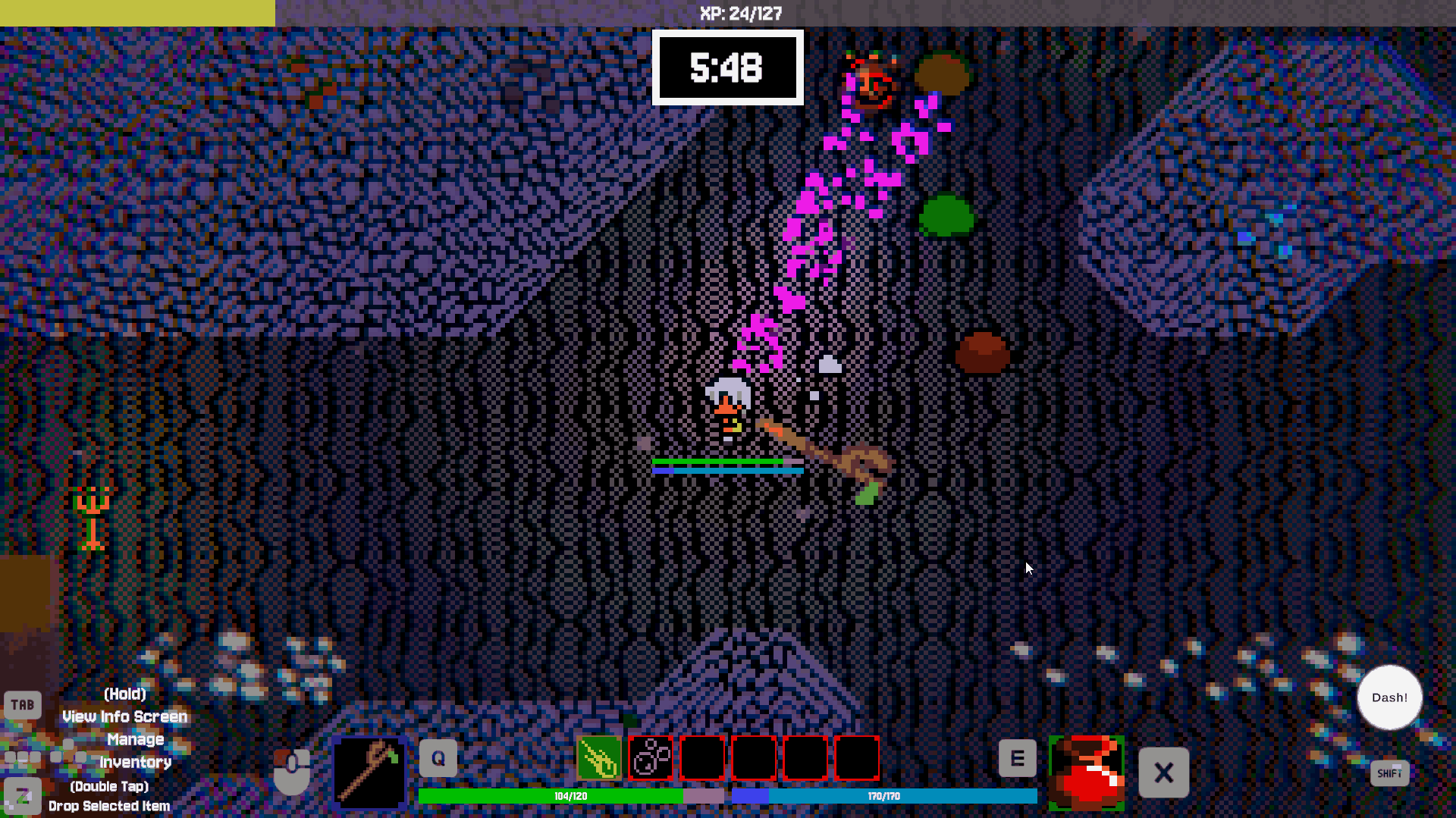Choose the bubbles ability slot
Image resolution: width=1456 pixels, height=818 pixels.
[651, 757]
